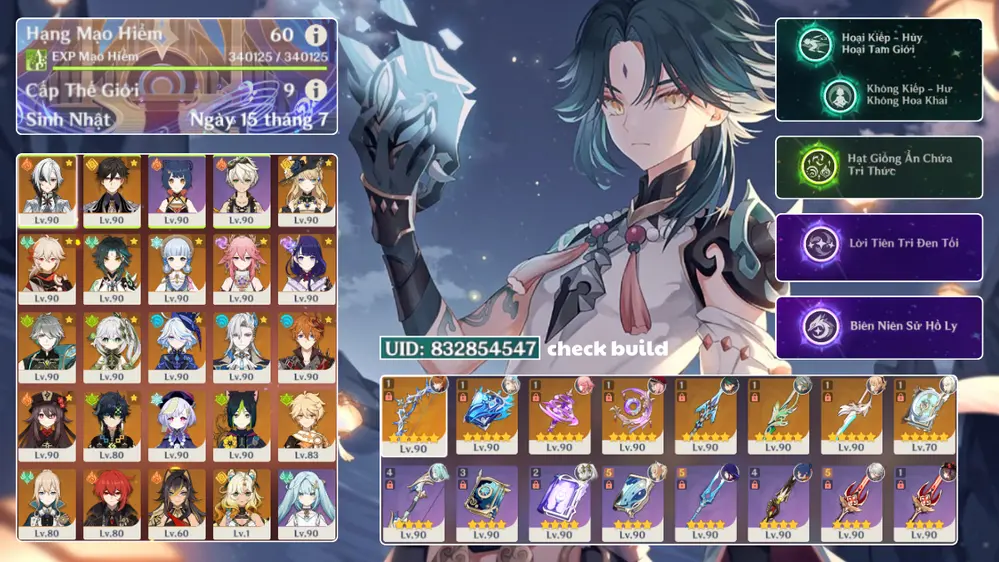Select the Arlecchino character tile
The width and height of the screenshot is (999, 562).
point(49,188)
